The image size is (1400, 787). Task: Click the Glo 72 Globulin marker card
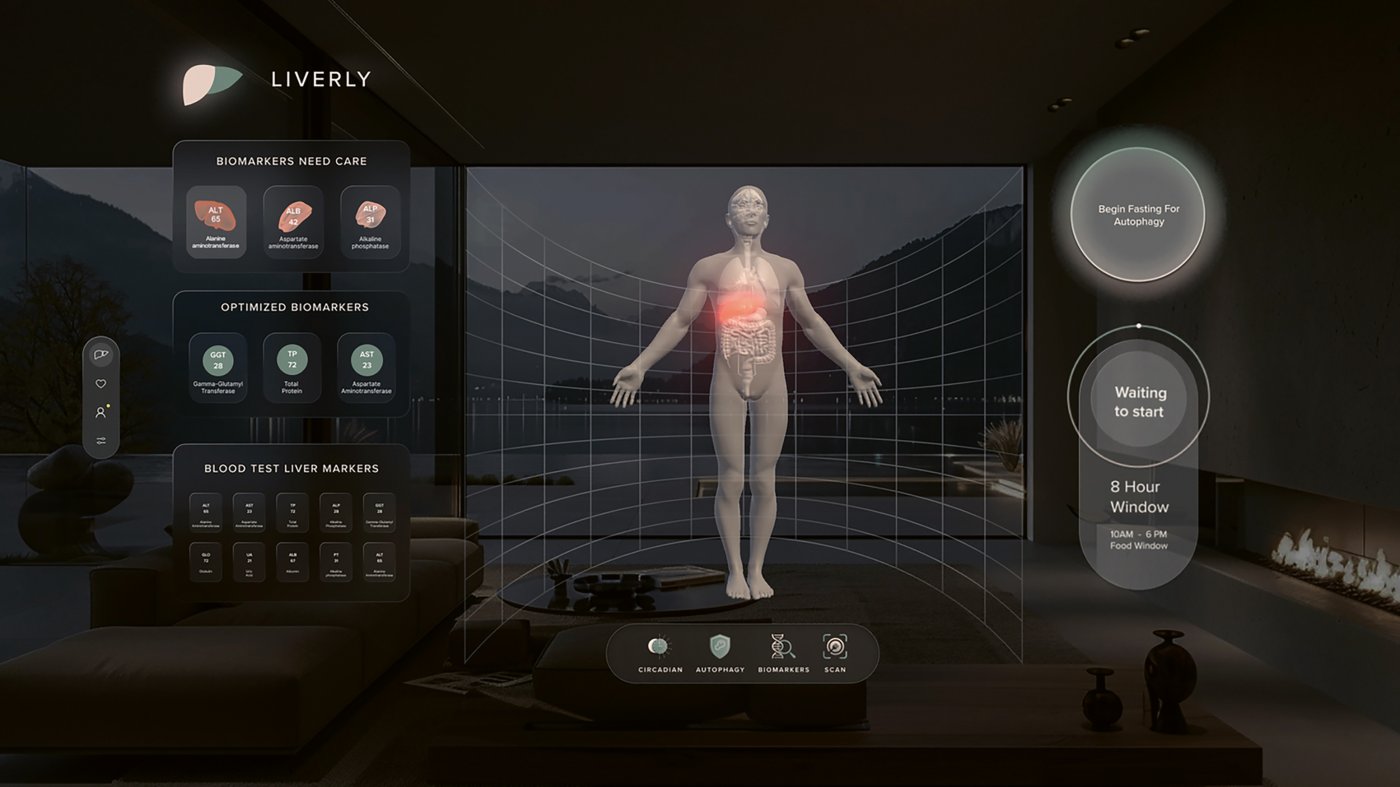coord(205,562)
